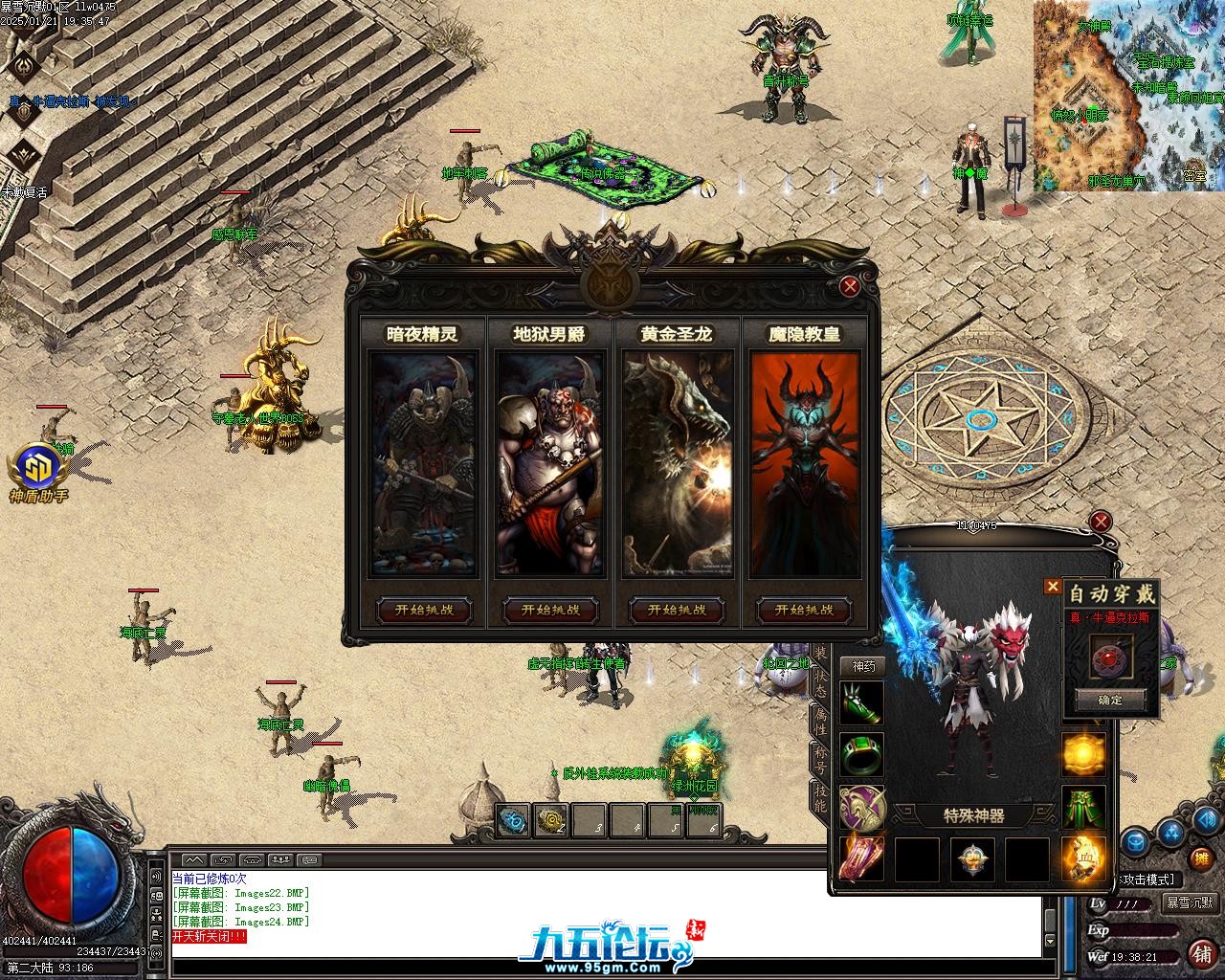Close the boss challenge window
The image size is (1225, 980).
pos(849,285)
